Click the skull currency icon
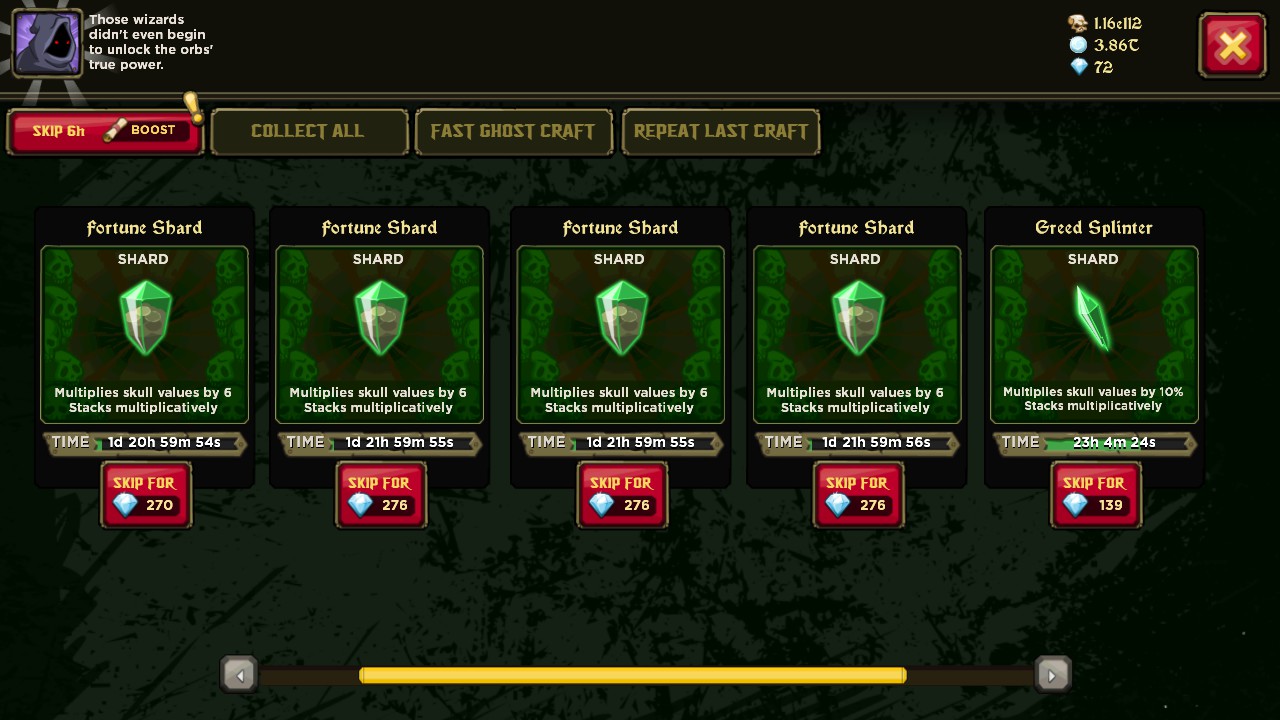This screenshot has width=1280, height=720. point(1079,22)
